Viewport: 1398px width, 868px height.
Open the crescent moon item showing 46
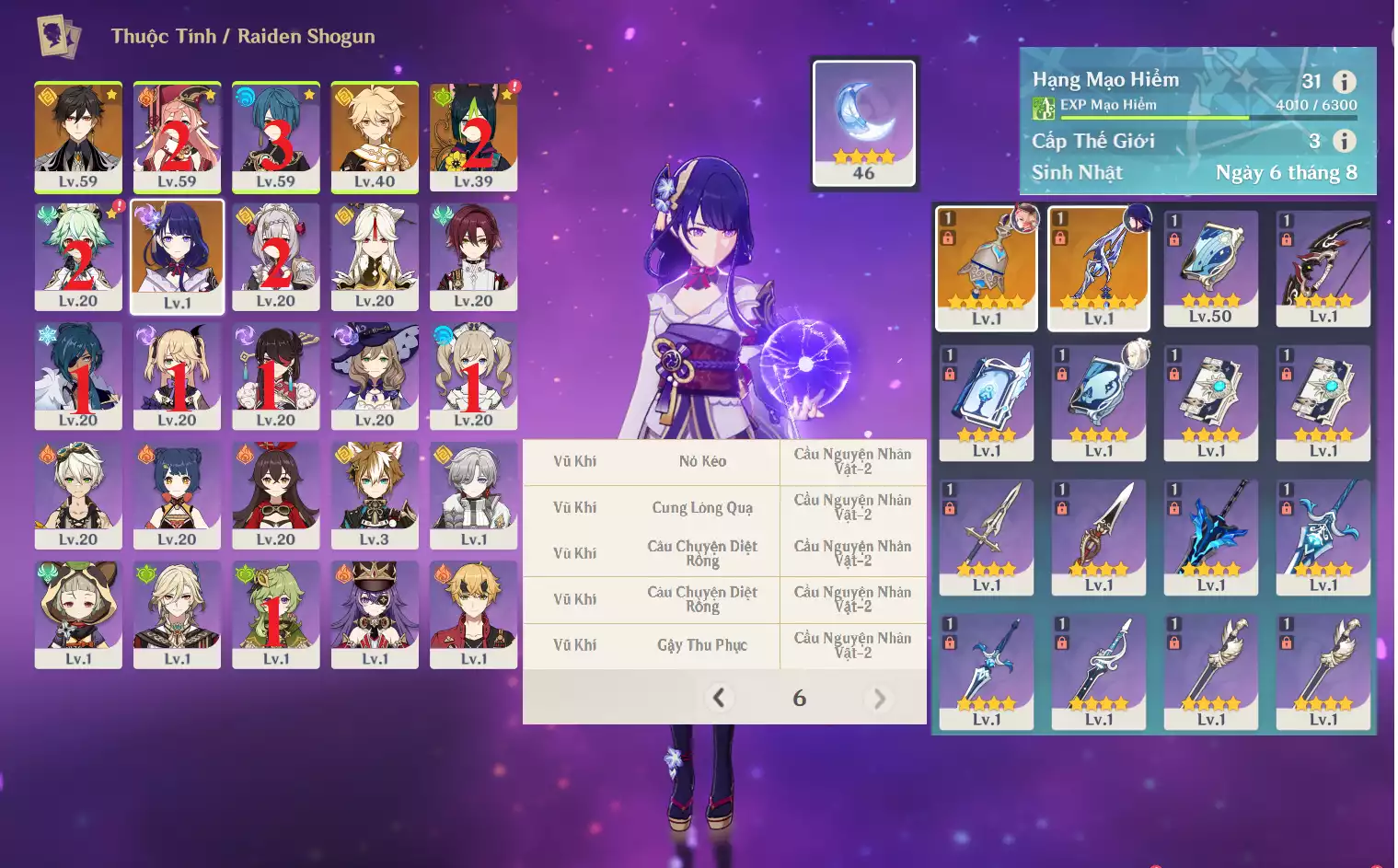coord(863,122)
